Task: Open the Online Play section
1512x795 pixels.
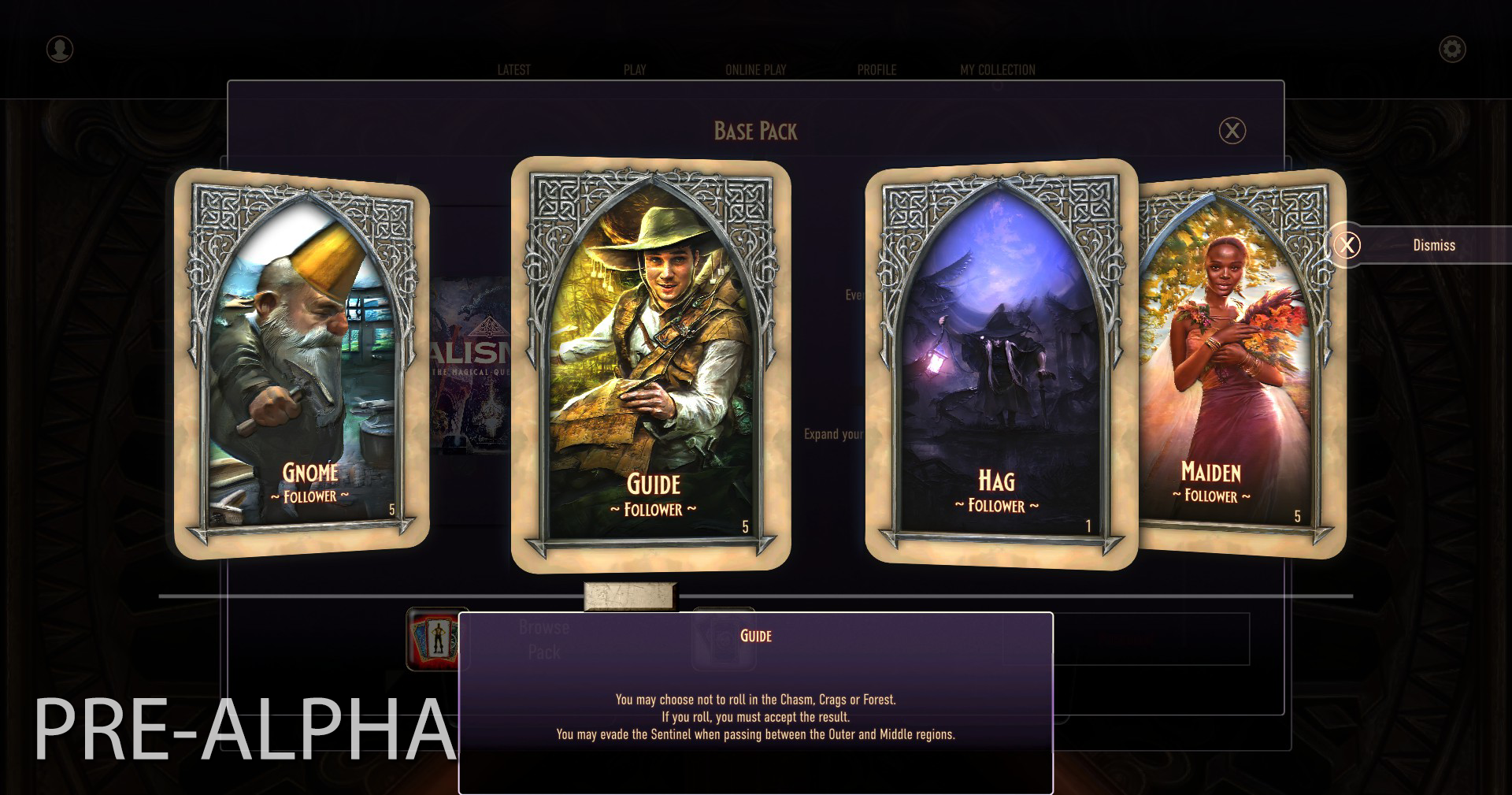Action: pos(755,69)
